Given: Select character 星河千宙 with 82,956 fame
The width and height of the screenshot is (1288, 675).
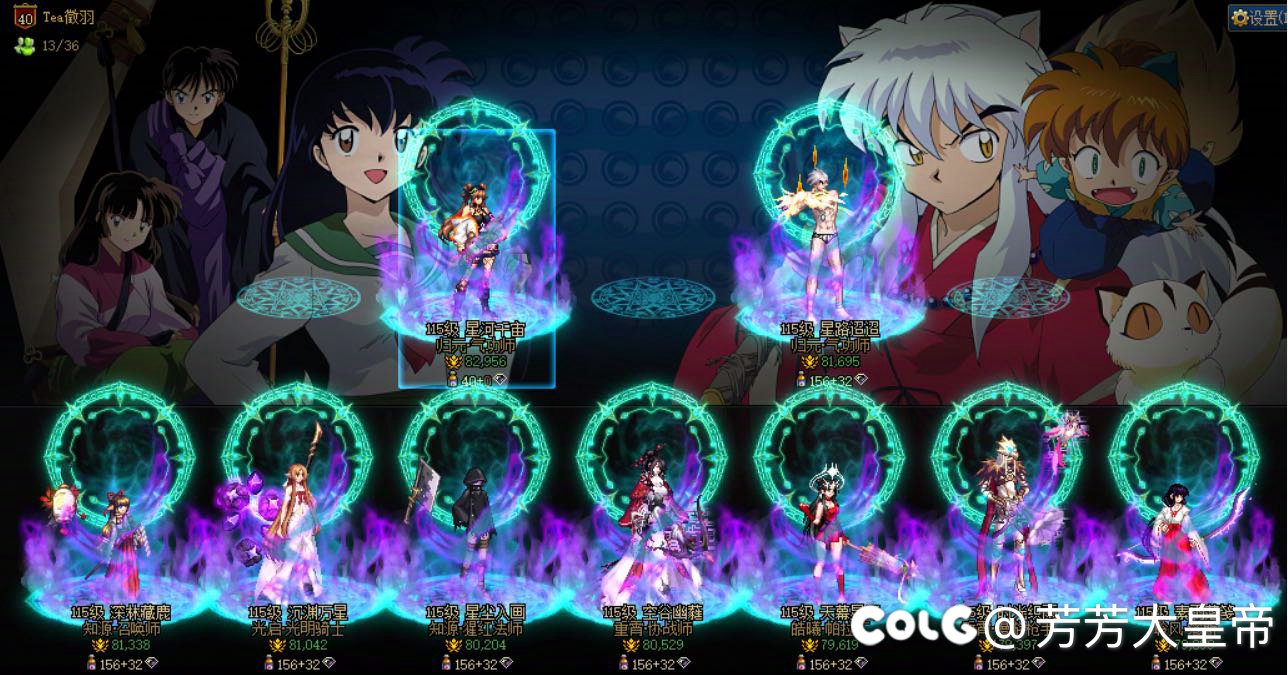Looking at the screenshot, I should (x=476, y=250).
